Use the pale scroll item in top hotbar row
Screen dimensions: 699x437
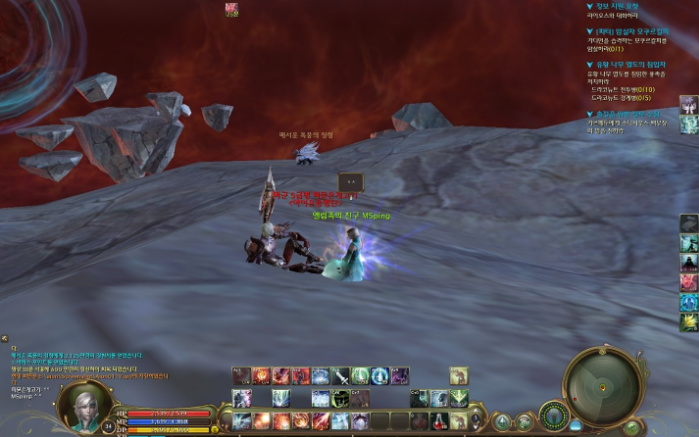coord(458,376)
